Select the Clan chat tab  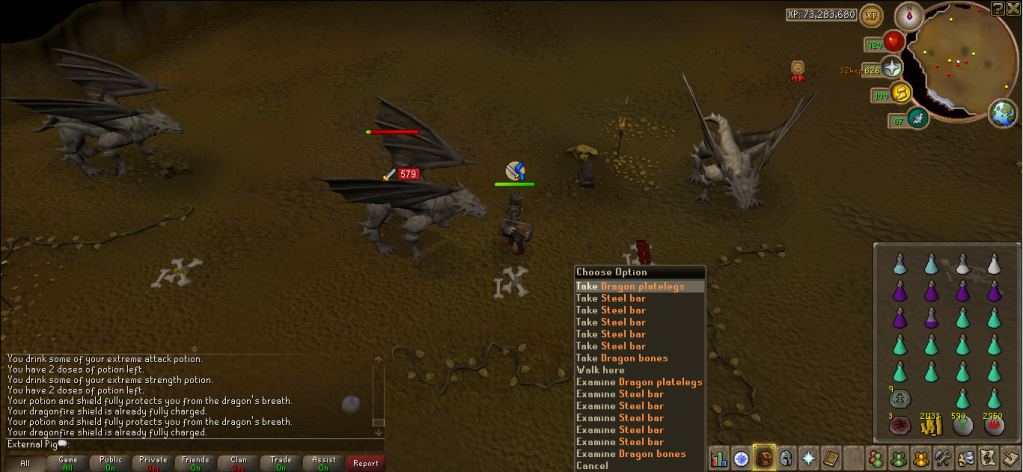[238, 463]
